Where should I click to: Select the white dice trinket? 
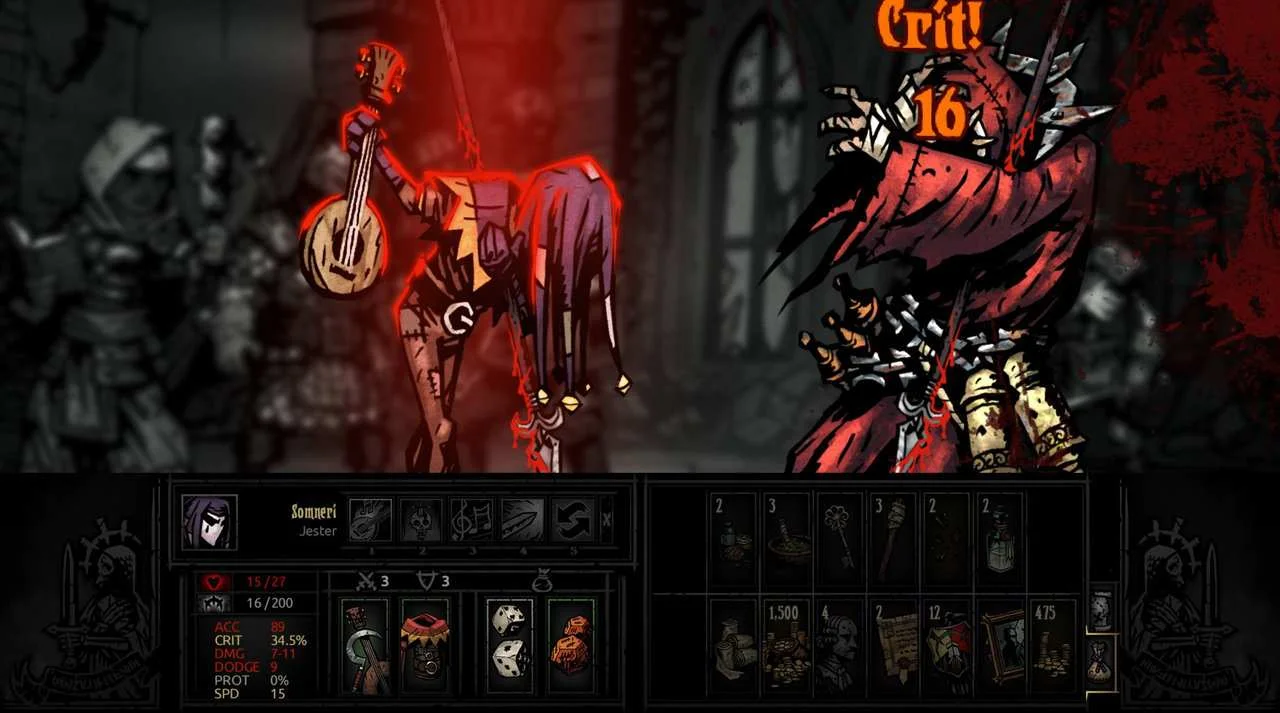pyautogui.click(x=510, y=646)
